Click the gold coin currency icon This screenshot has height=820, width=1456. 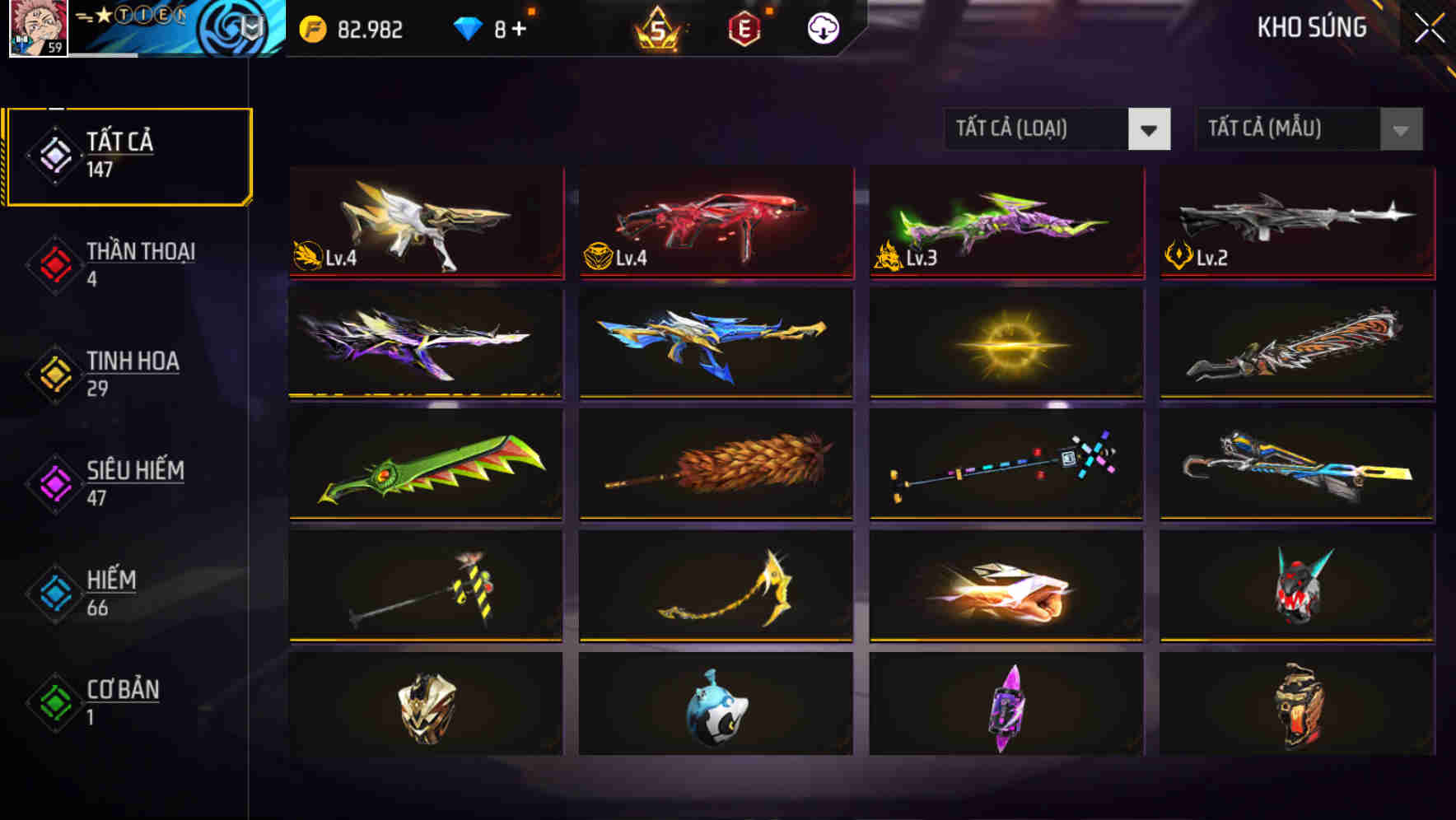309,29
